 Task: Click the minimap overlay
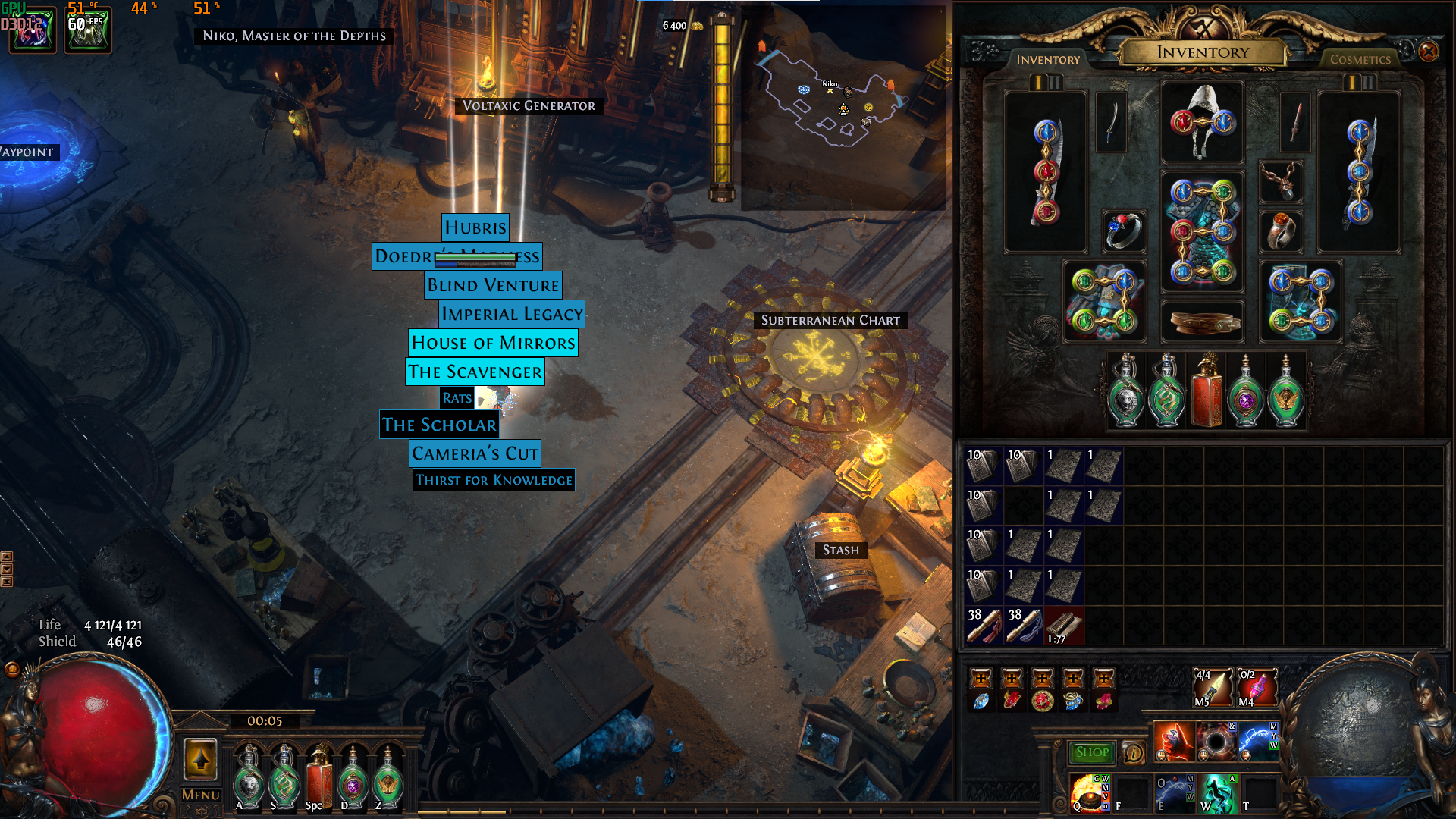pyautogui.click(x=842, y=106)
